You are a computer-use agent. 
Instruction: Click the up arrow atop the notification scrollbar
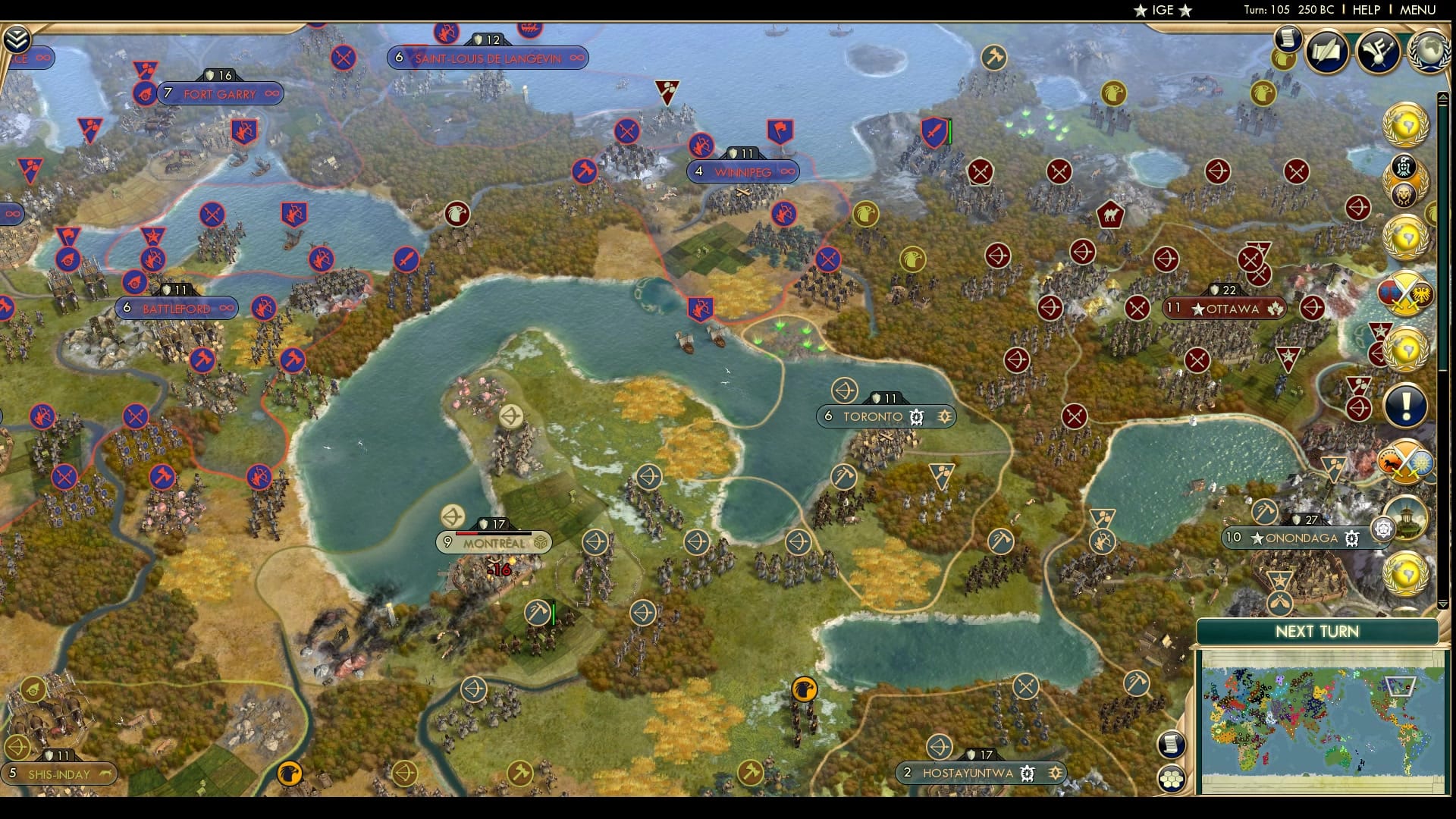point(1442,95)
